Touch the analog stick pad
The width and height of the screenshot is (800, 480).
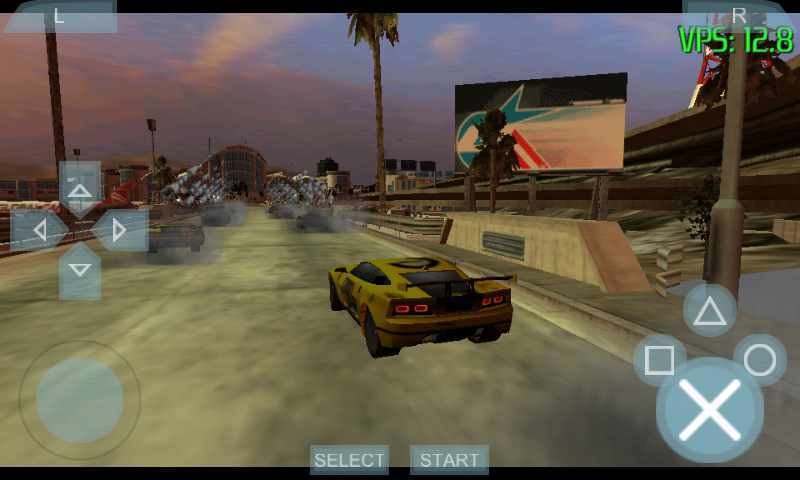click(80, 400)
